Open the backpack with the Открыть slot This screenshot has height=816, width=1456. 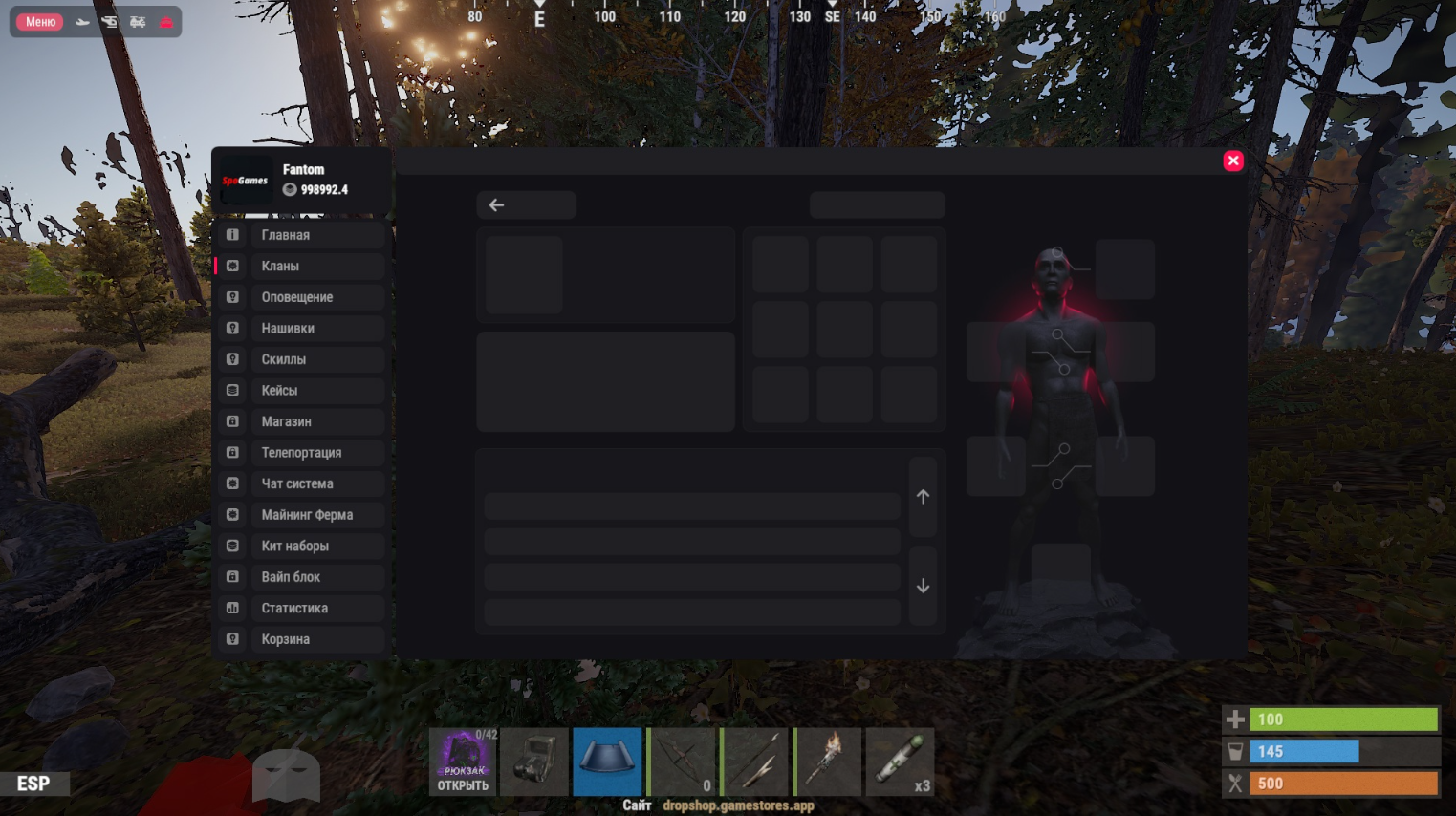pos(464,762)
